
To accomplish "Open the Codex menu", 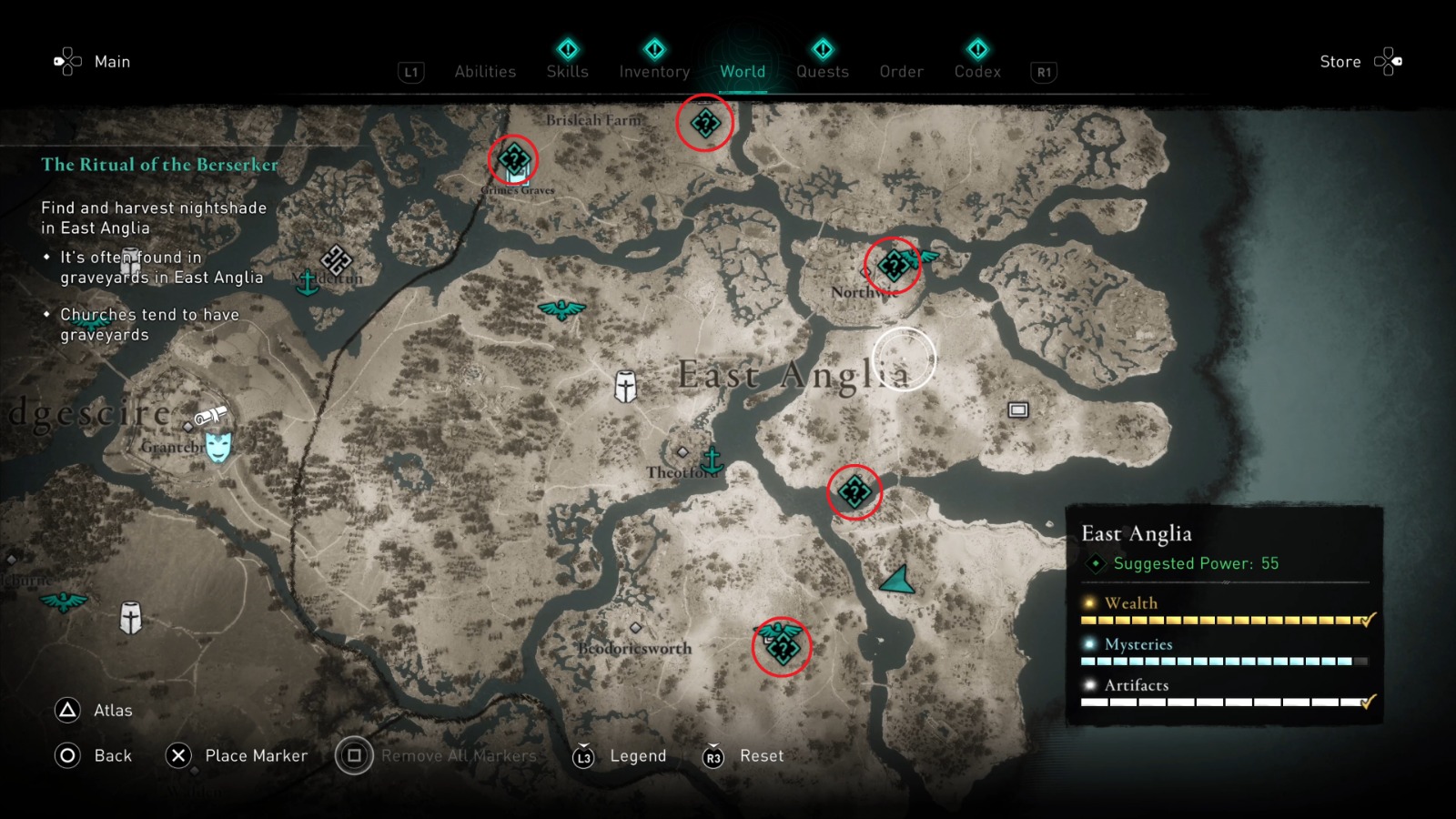I will [x=977, y=71].
